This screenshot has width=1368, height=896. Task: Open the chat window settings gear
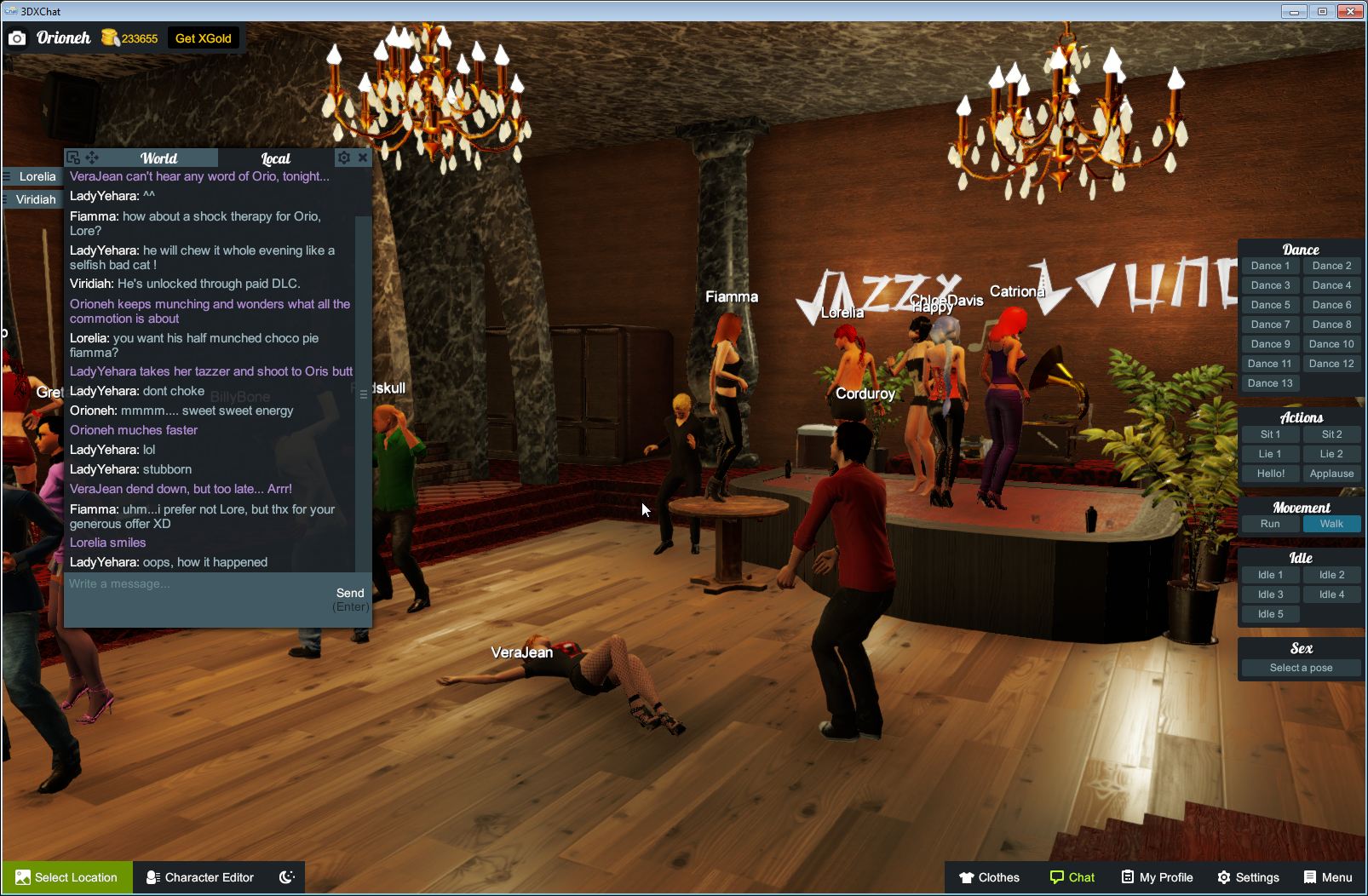(x=343, y=157)
